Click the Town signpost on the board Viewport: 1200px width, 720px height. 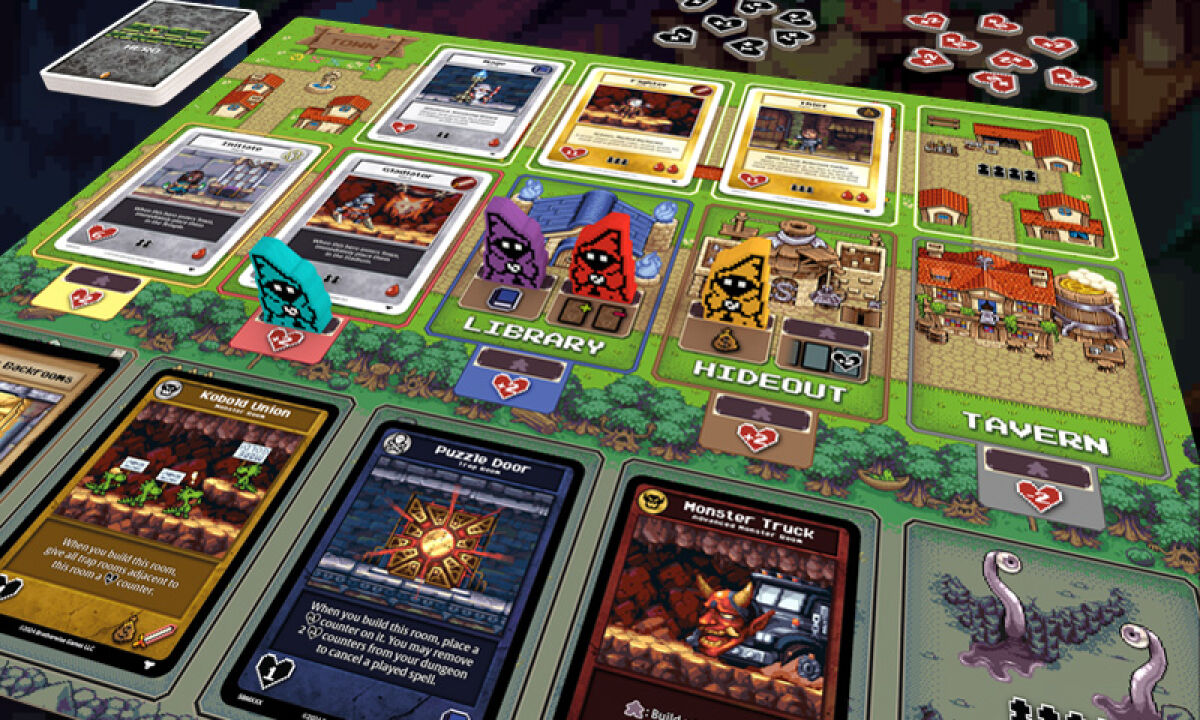[x=360, y=42]
